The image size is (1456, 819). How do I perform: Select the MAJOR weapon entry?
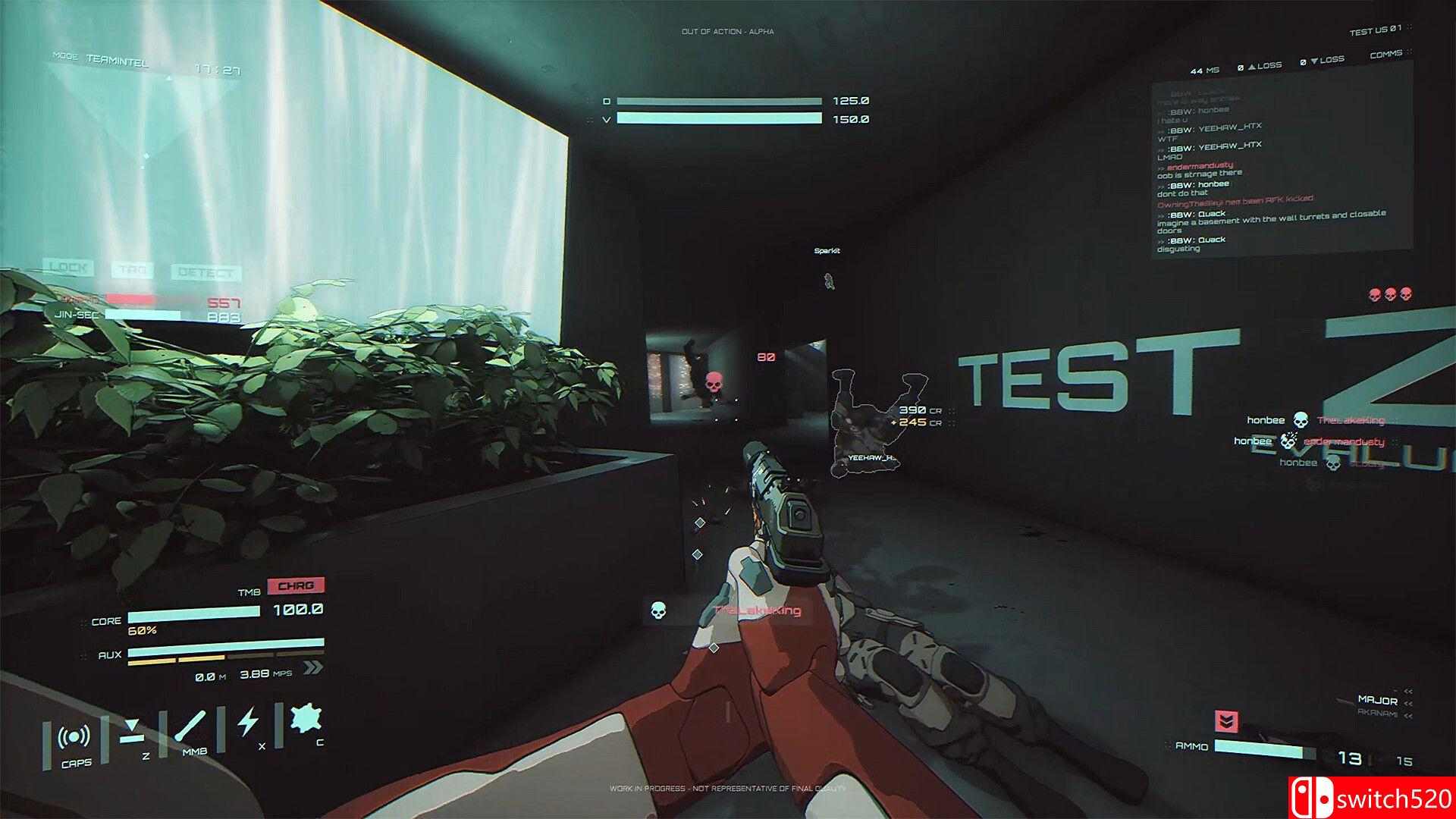tap(1377, 700)
